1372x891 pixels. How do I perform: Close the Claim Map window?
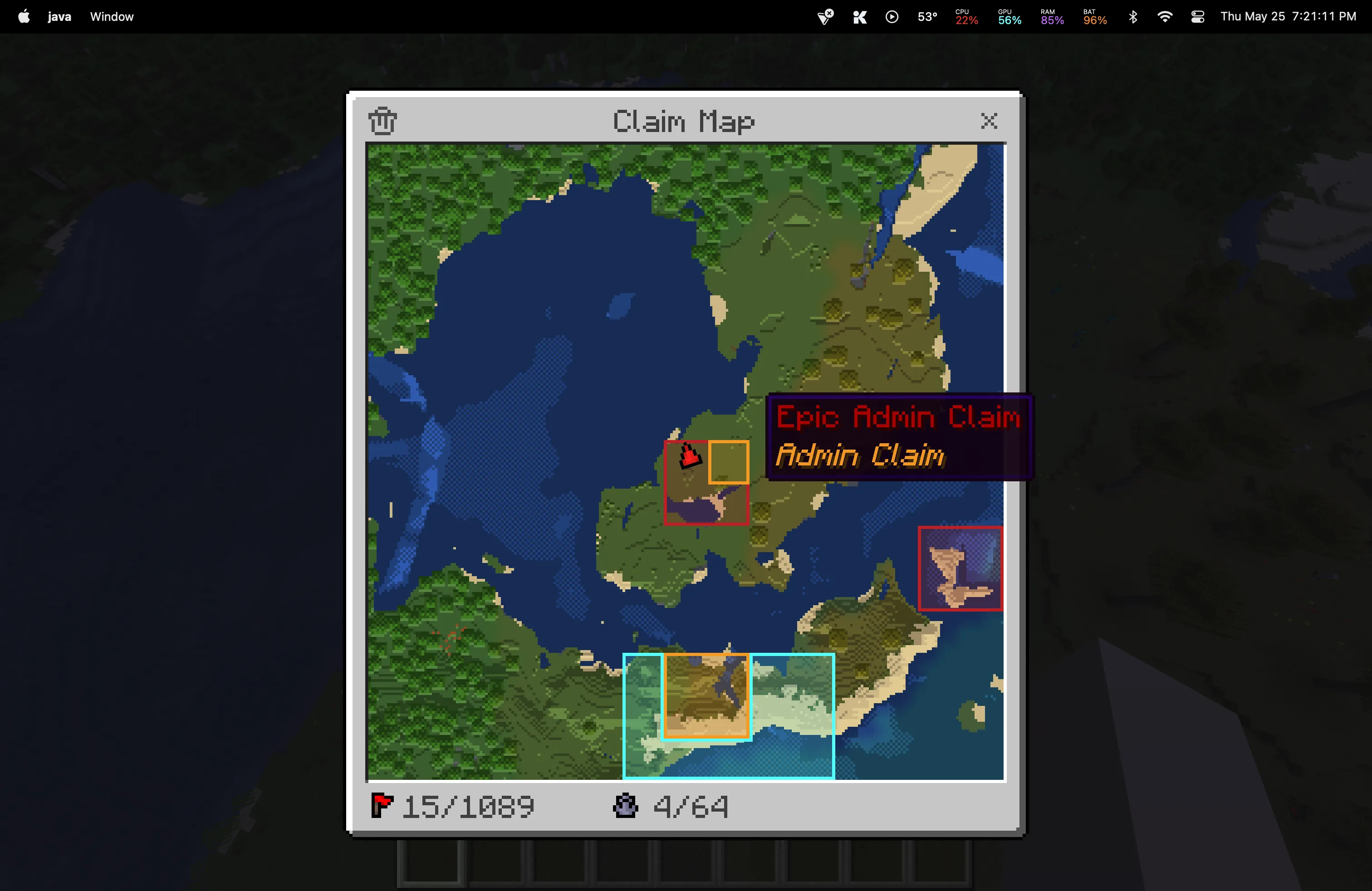tap(988, 121)
